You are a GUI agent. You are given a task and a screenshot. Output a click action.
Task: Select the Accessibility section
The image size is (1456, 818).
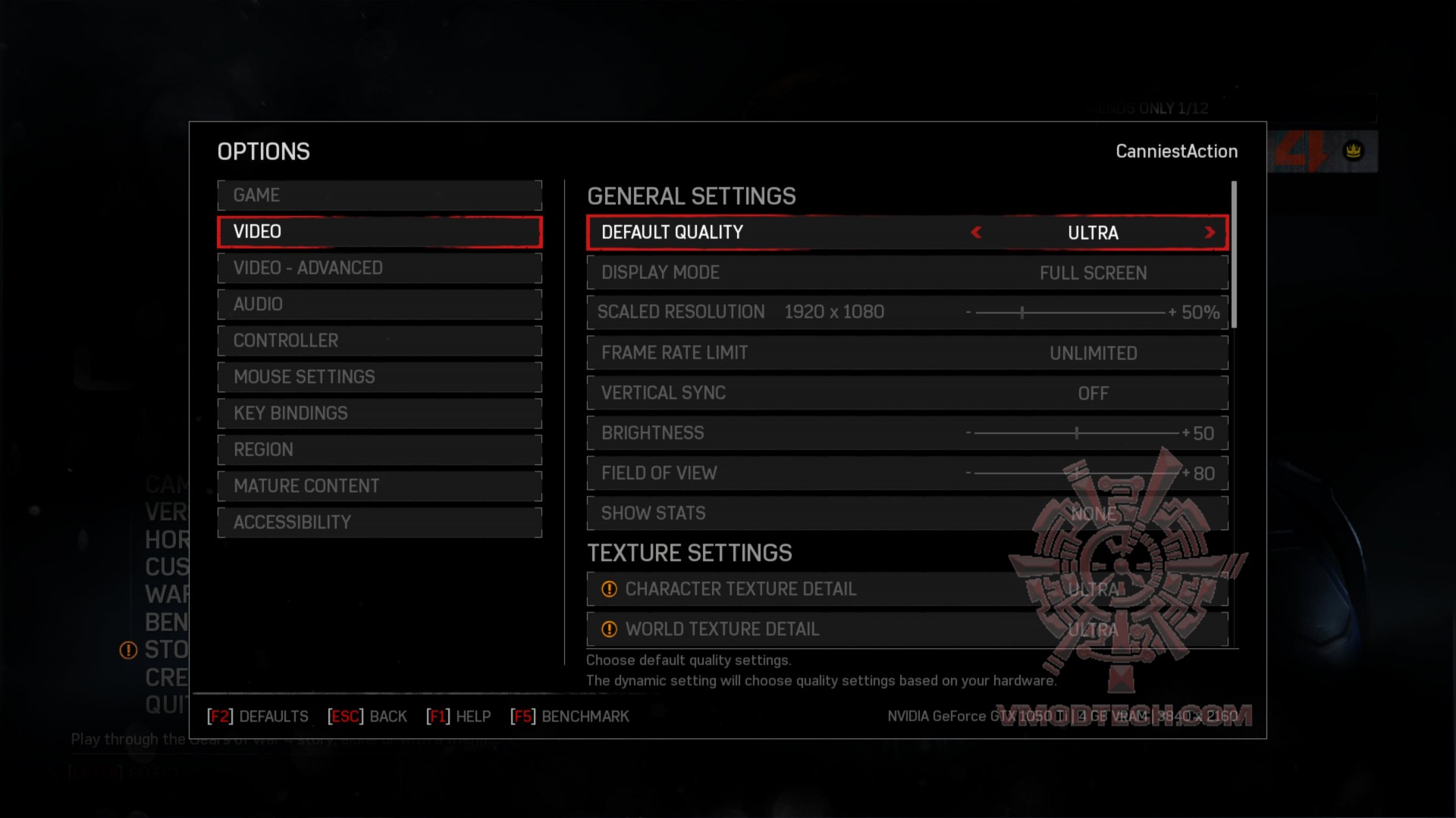[379, 523]
